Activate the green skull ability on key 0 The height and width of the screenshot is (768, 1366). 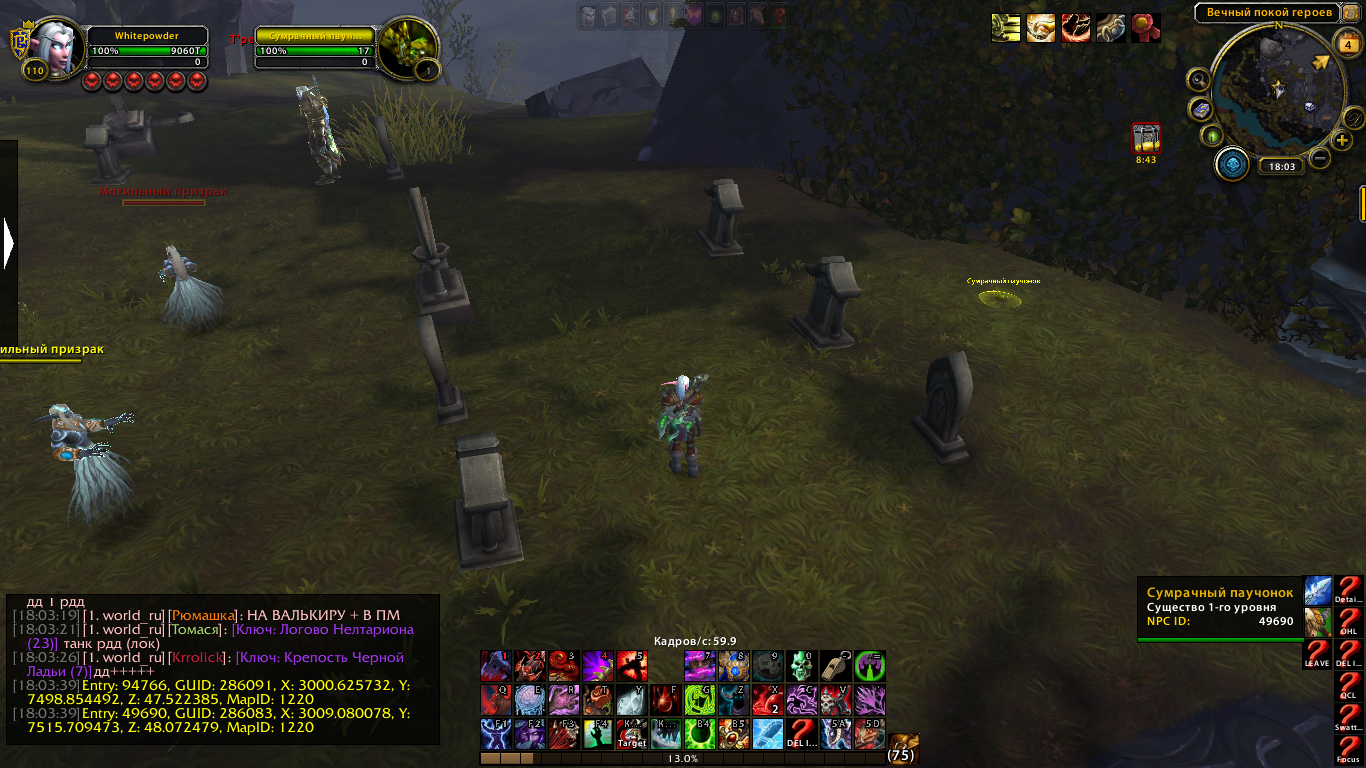click(802, 666)
